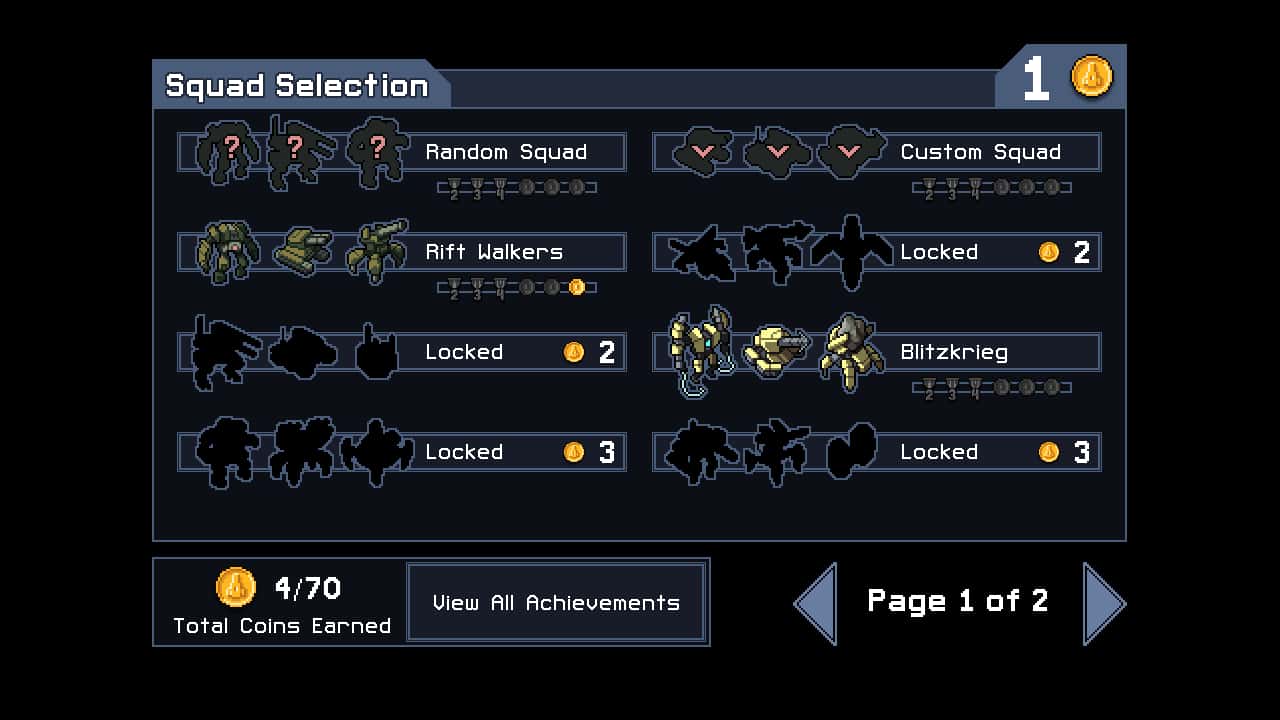Viewport: 1280px width, 720px height.
Task: Expand the third Custom Squad mech selector
Action: pyautogui.click(x=850, y=150)
